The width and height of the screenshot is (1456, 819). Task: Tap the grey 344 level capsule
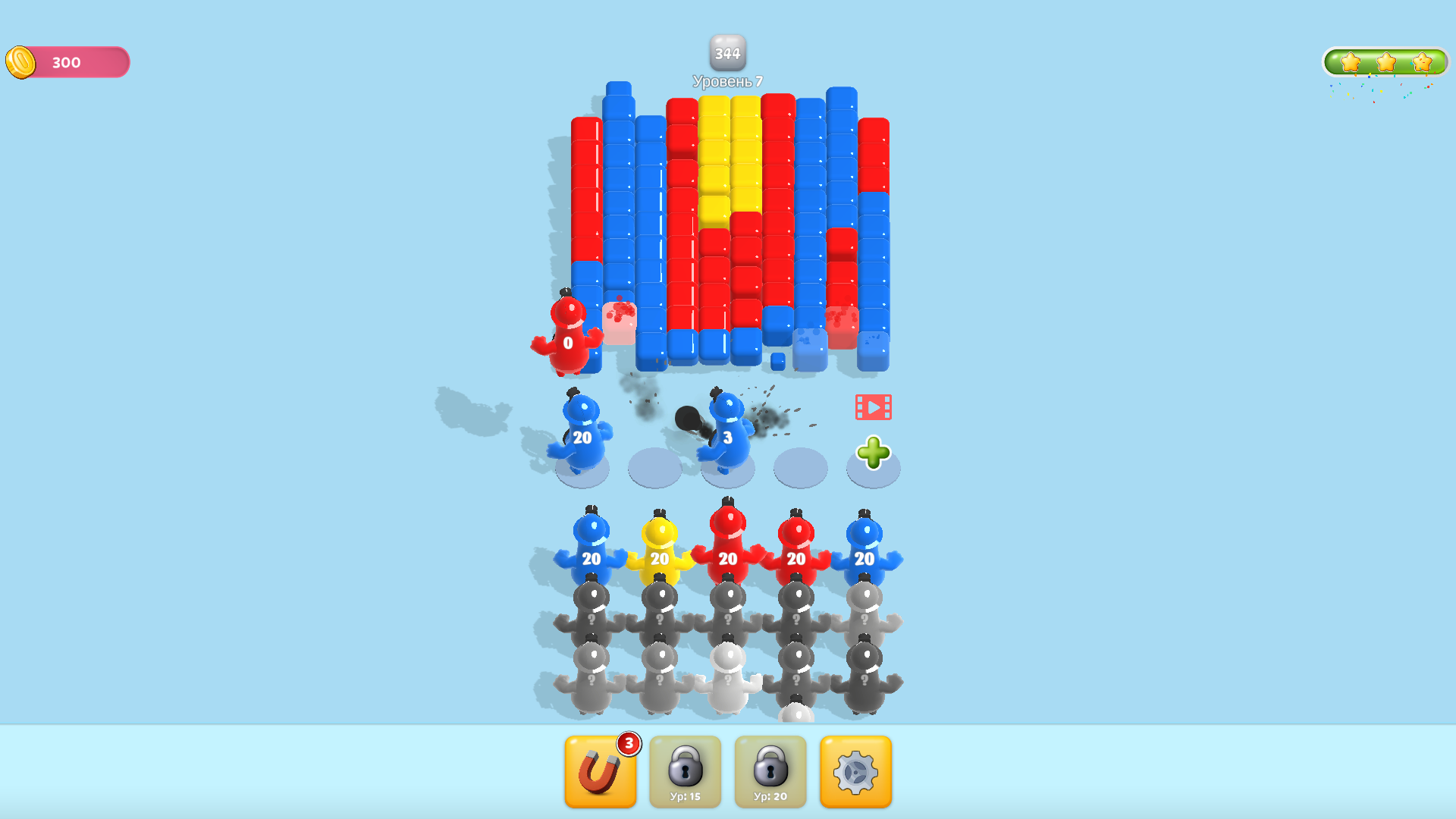[x=727, y=53]
